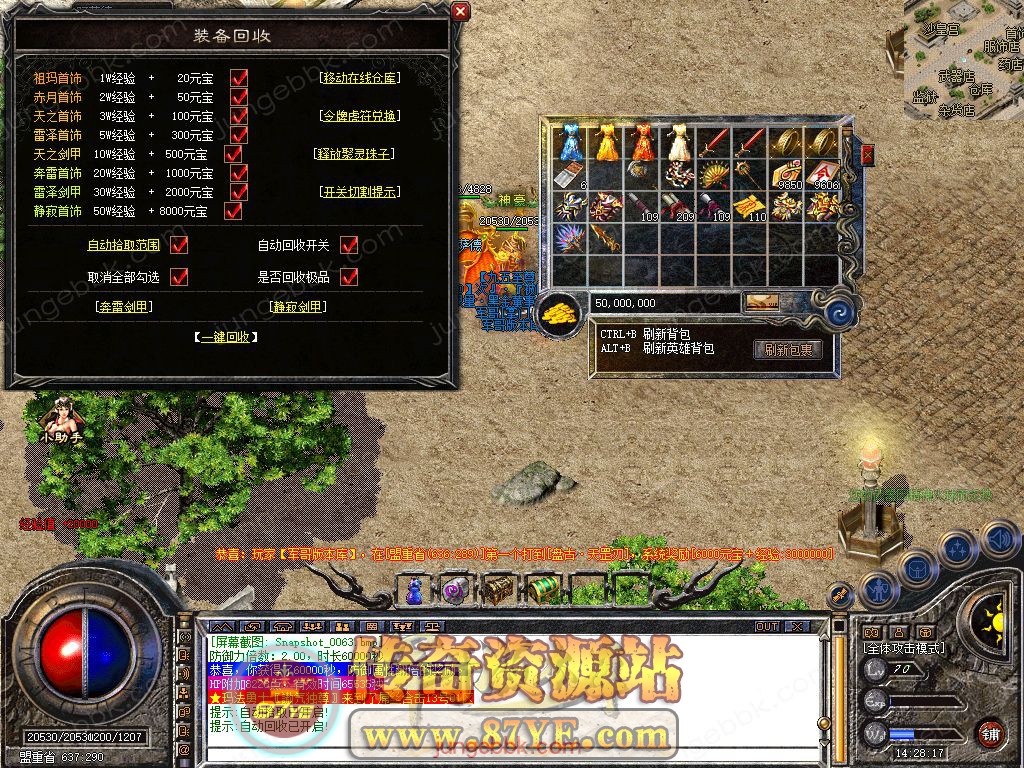Uncheck the 祖玛首饰 recycle checkbox
The image size is (1024, 768).
point(239,77)
